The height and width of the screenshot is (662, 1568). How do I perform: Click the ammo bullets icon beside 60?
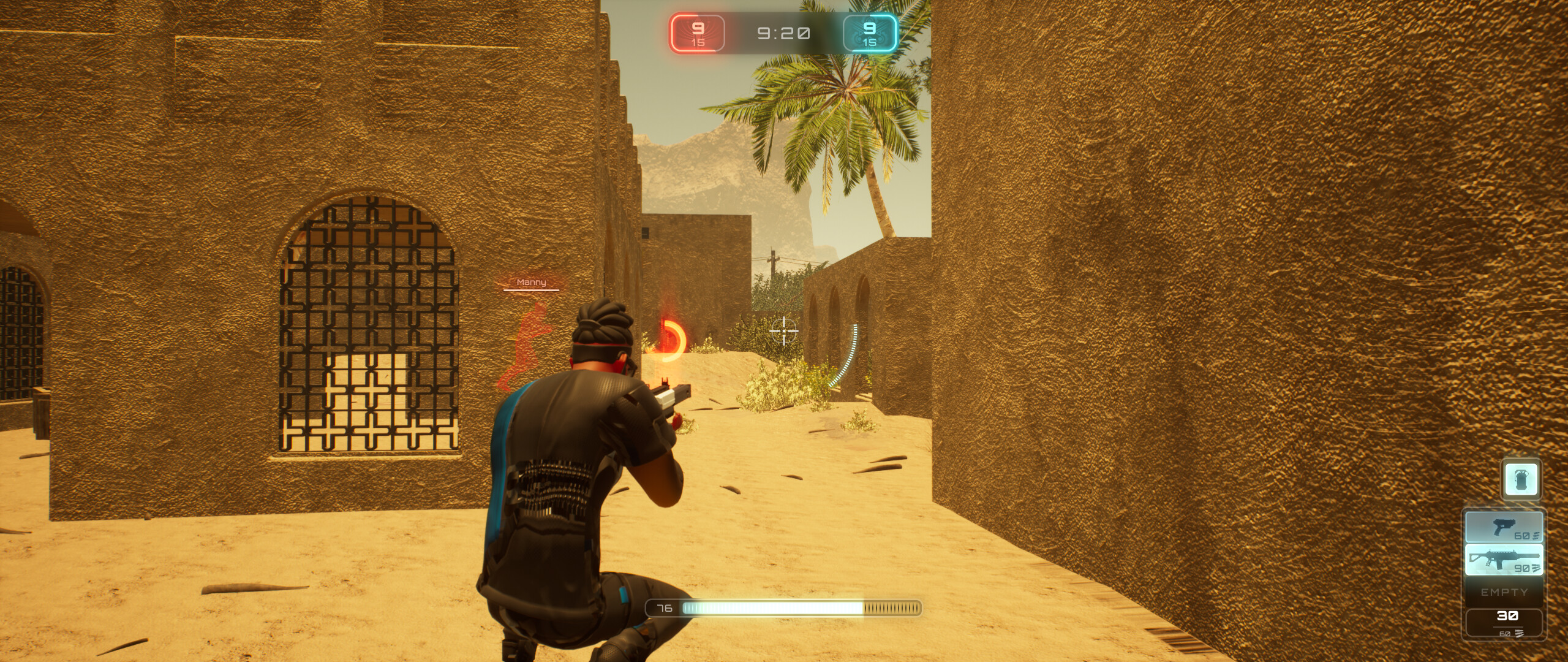[1536, 535]
